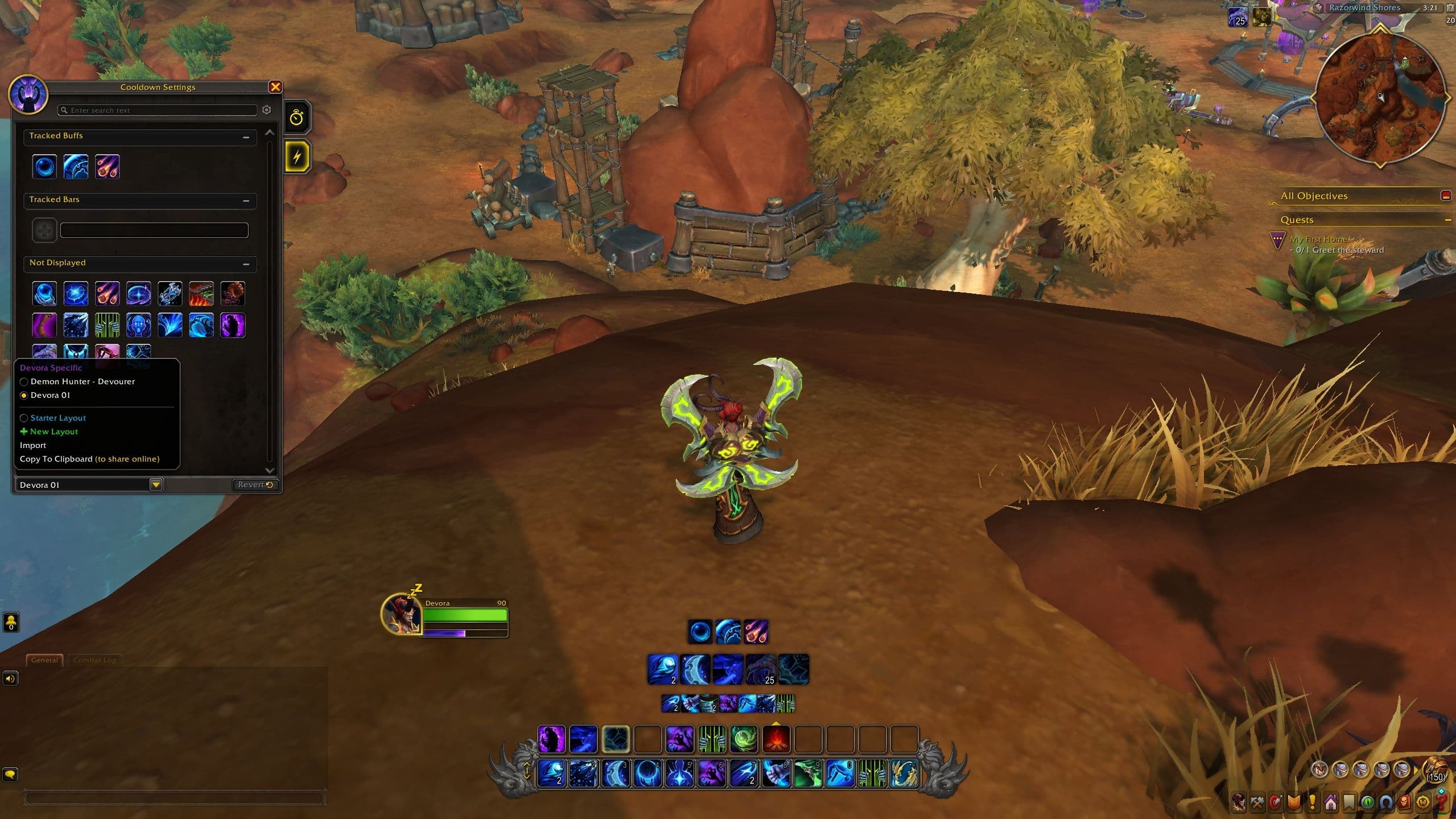1456x819 pixels.
Task: Open the gear options beside the search box
Action: point(267,110)
